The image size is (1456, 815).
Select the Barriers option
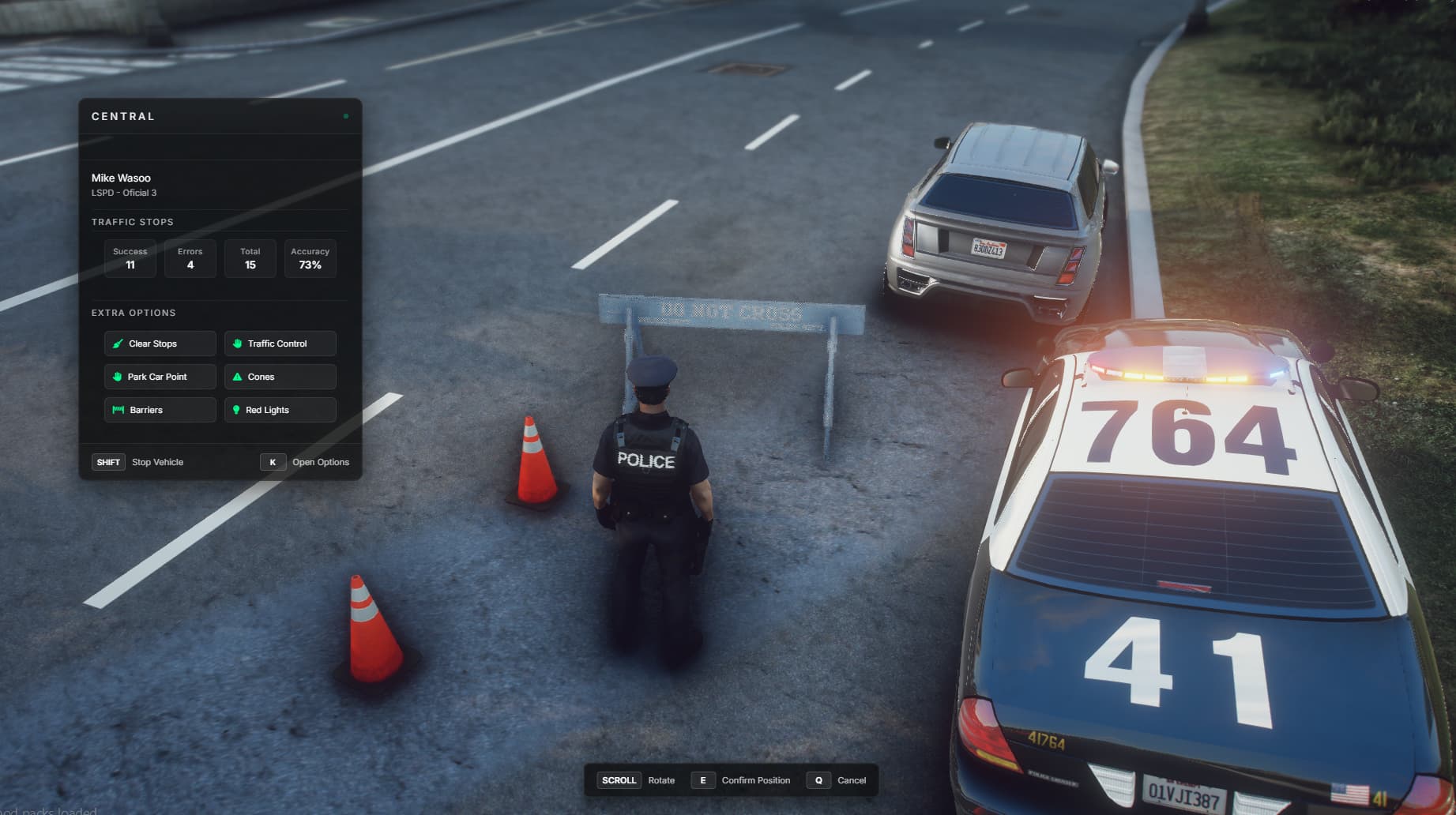tap(160, 410)
